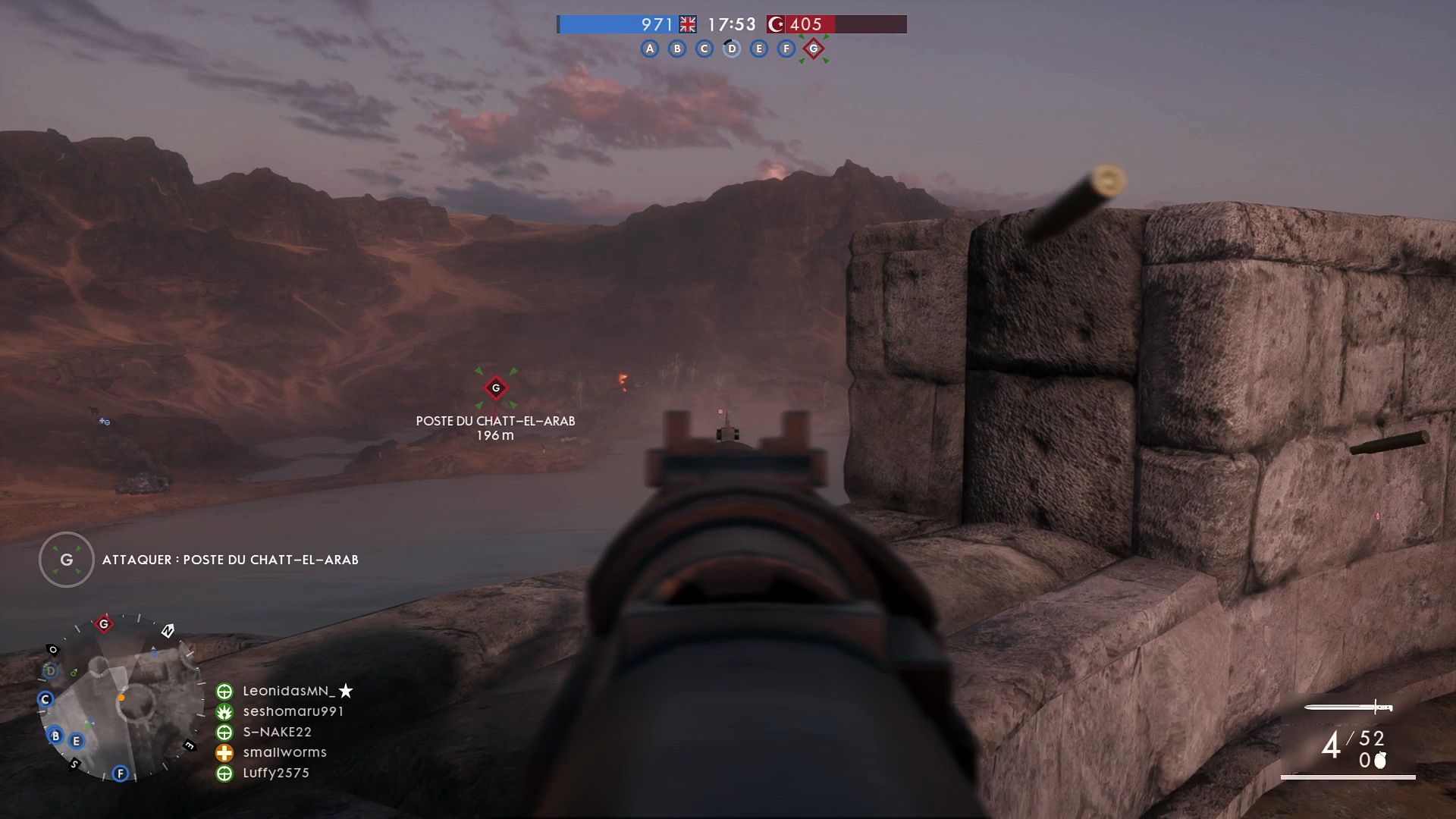Select objective B flag in top bar

point(677,49)
